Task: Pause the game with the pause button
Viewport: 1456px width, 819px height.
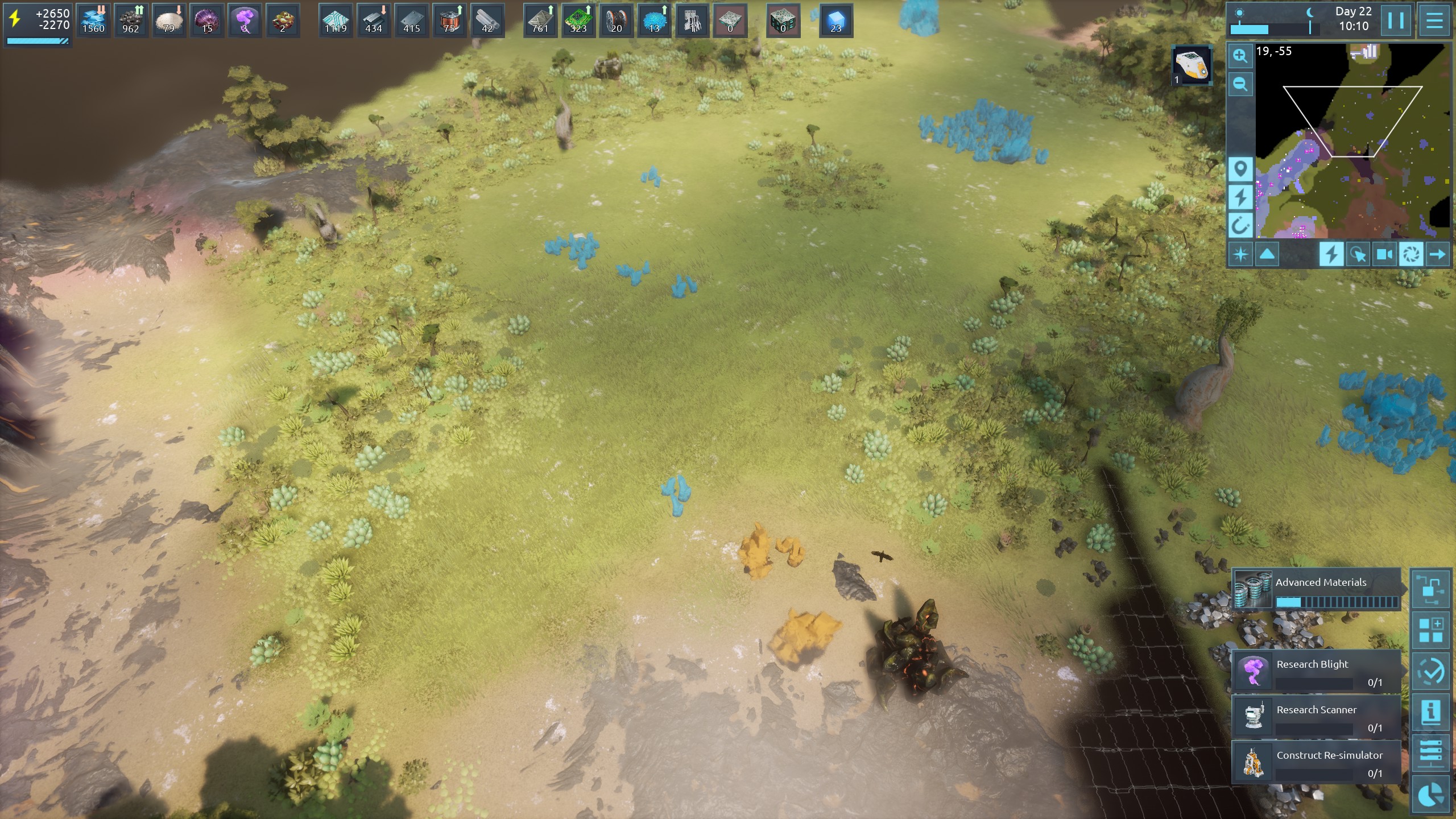Action: click(x=1395, y=21)
